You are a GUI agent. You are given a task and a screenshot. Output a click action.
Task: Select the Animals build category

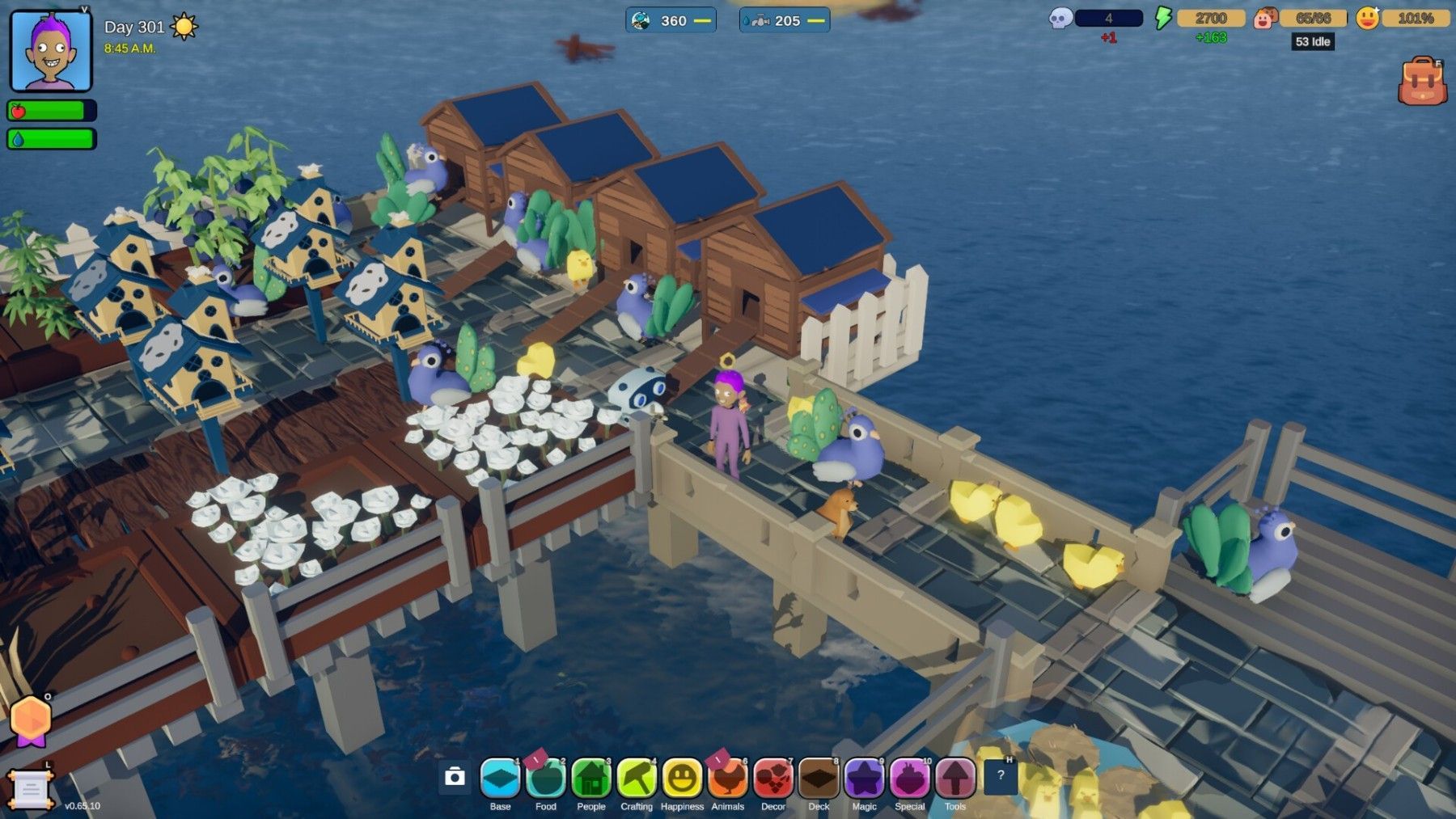coord(727,779)
